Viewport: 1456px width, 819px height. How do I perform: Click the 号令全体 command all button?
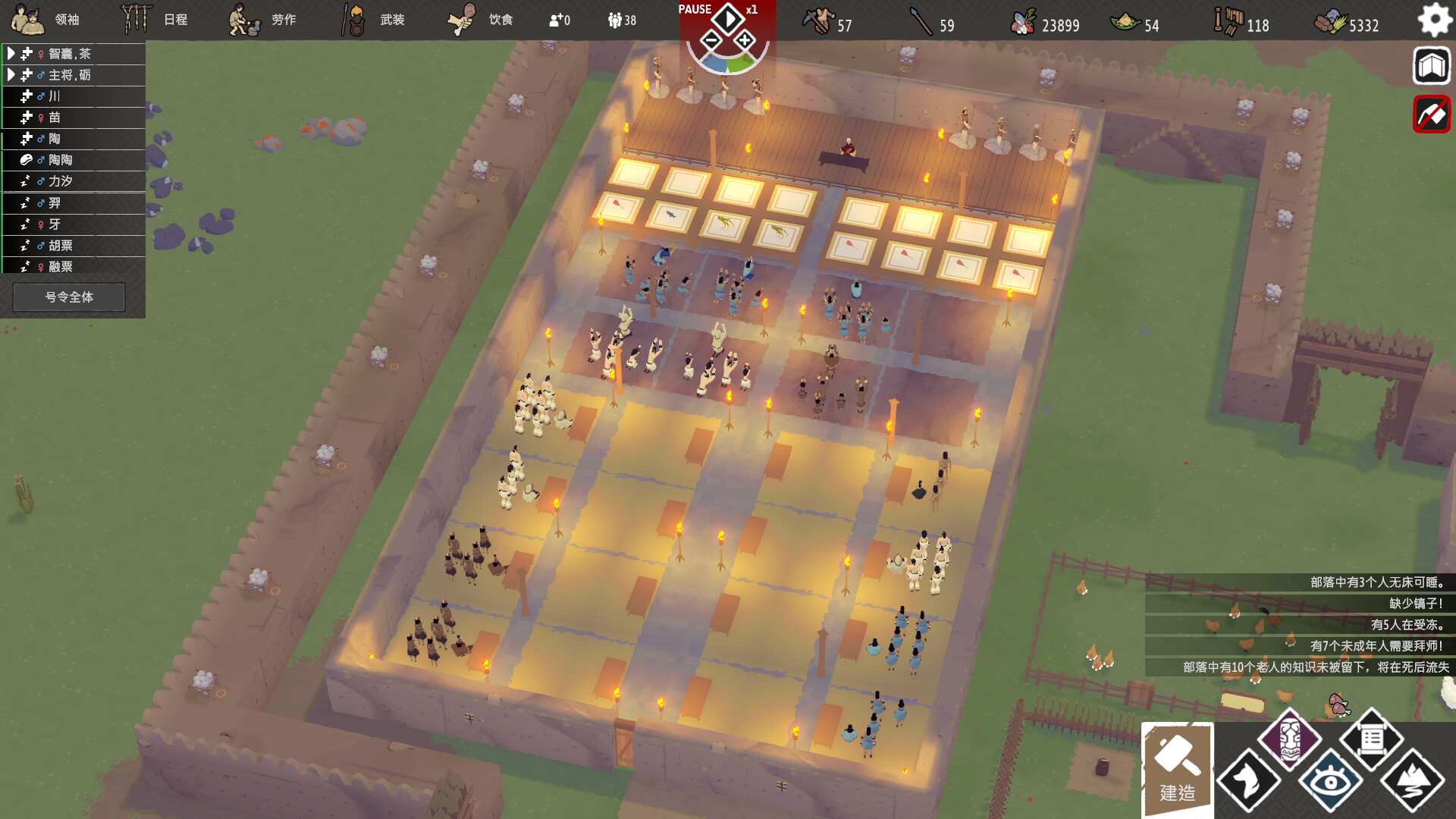pyautogui.click(x=69, y=297)
